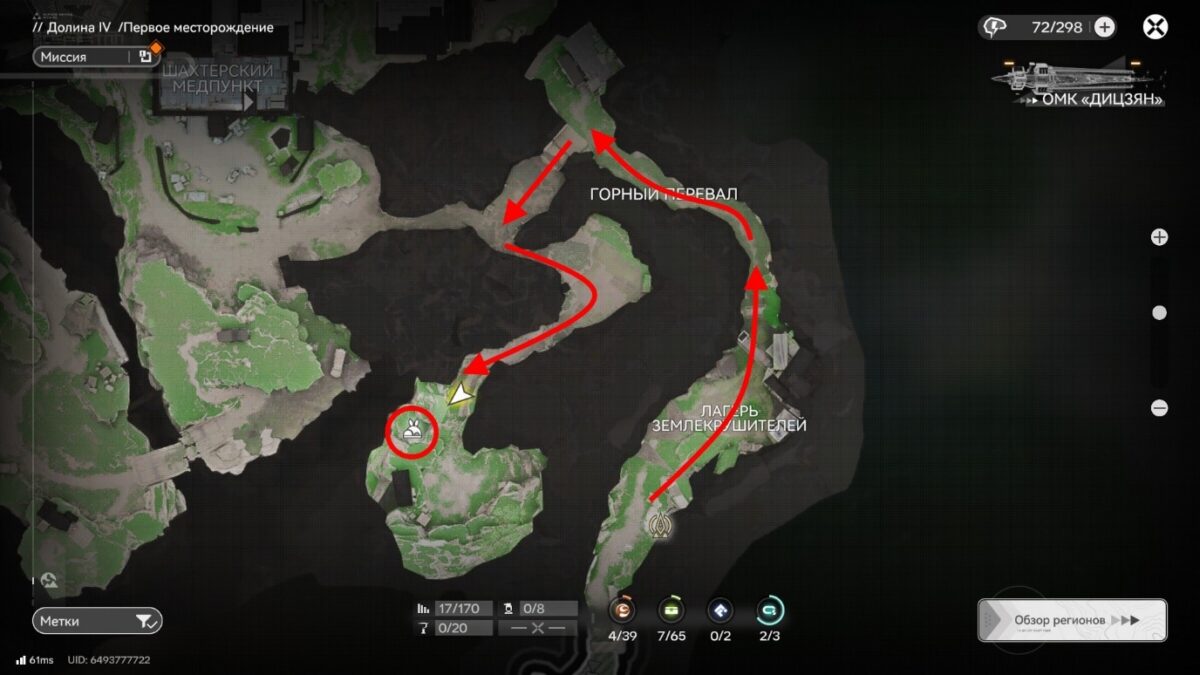Open the Метки marker filter
Viewport: 1200px width, 675px height.
click(96, 621)
